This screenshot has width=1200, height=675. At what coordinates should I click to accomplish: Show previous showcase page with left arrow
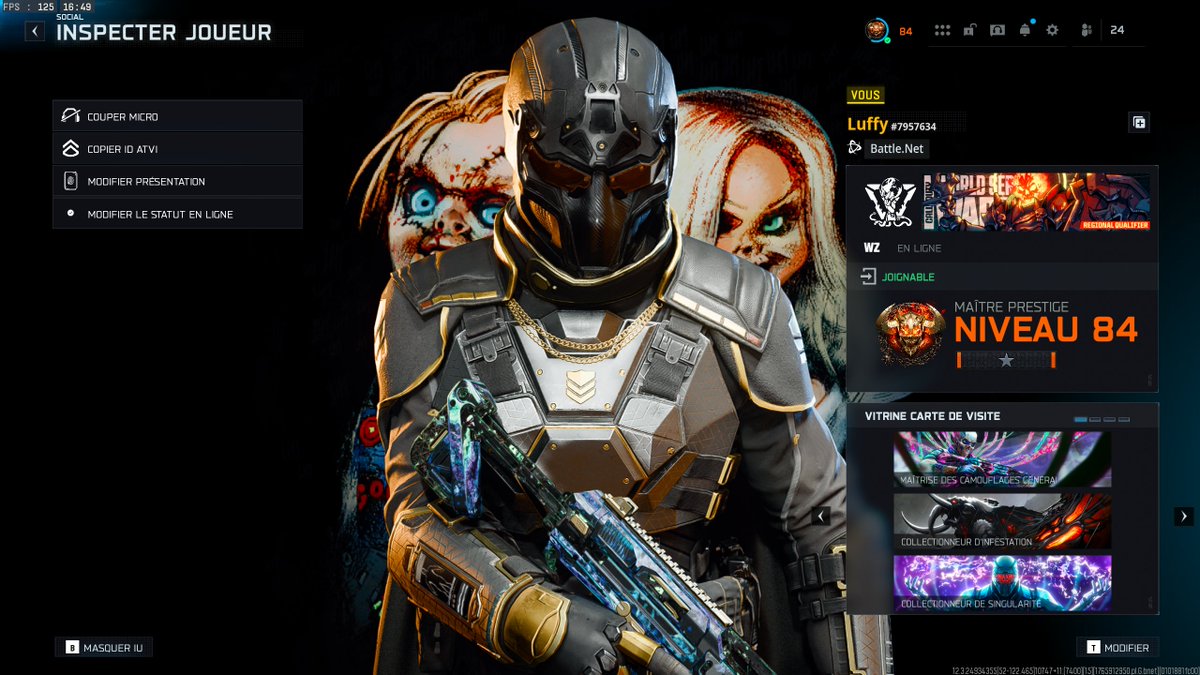point(822,516)
